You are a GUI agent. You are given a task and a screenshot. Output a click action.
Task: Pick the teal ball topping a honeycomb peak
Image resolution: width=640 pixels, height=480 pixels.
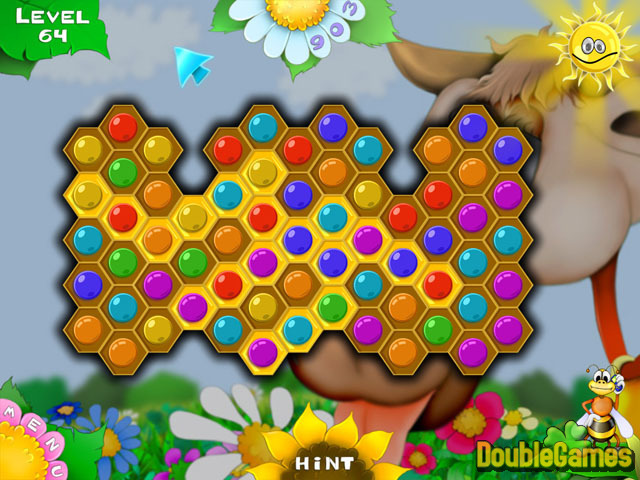263,126
